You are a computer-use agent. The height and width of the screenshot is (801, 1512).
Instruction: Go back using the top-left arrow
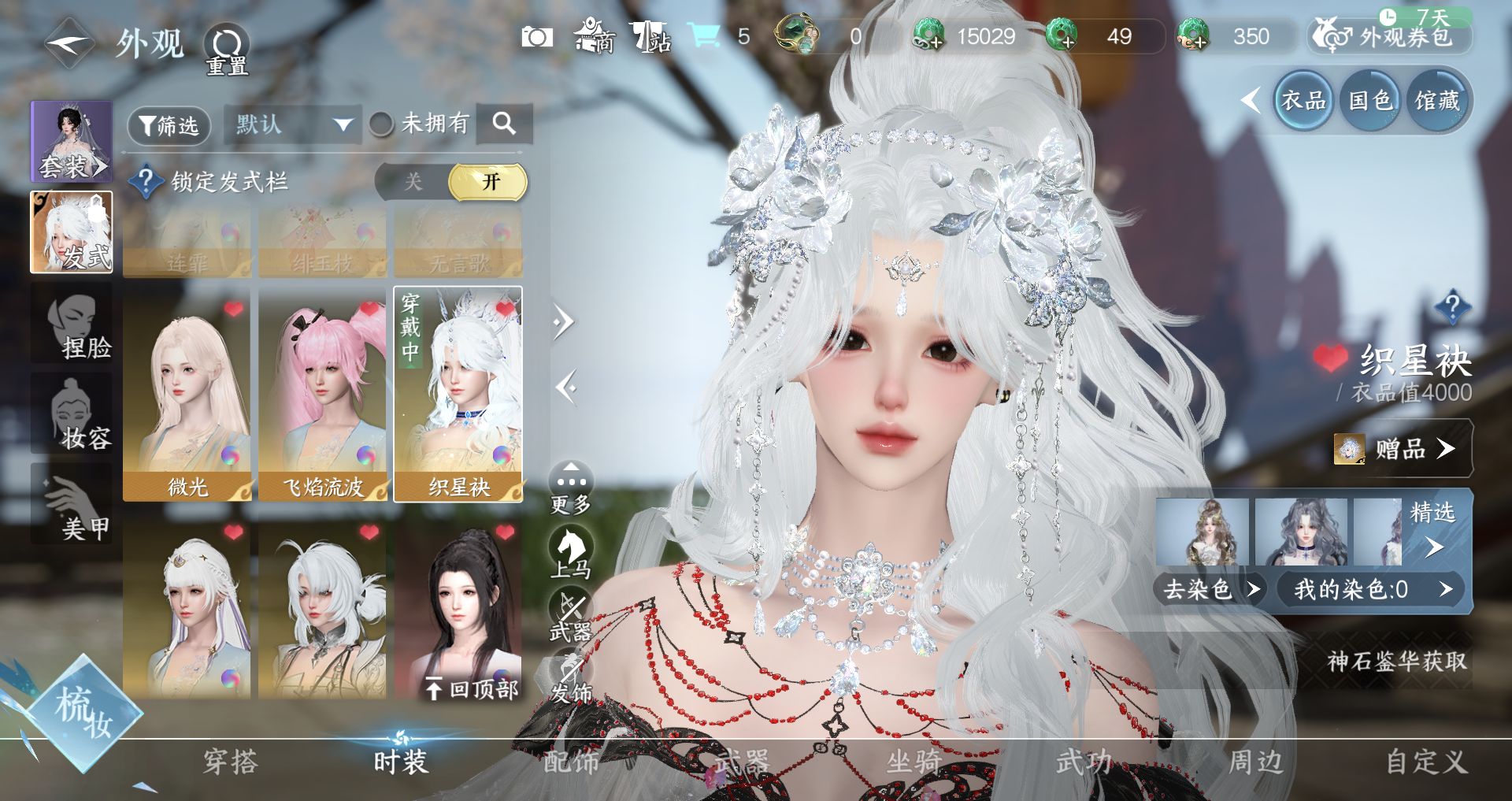tap(69, 43)
